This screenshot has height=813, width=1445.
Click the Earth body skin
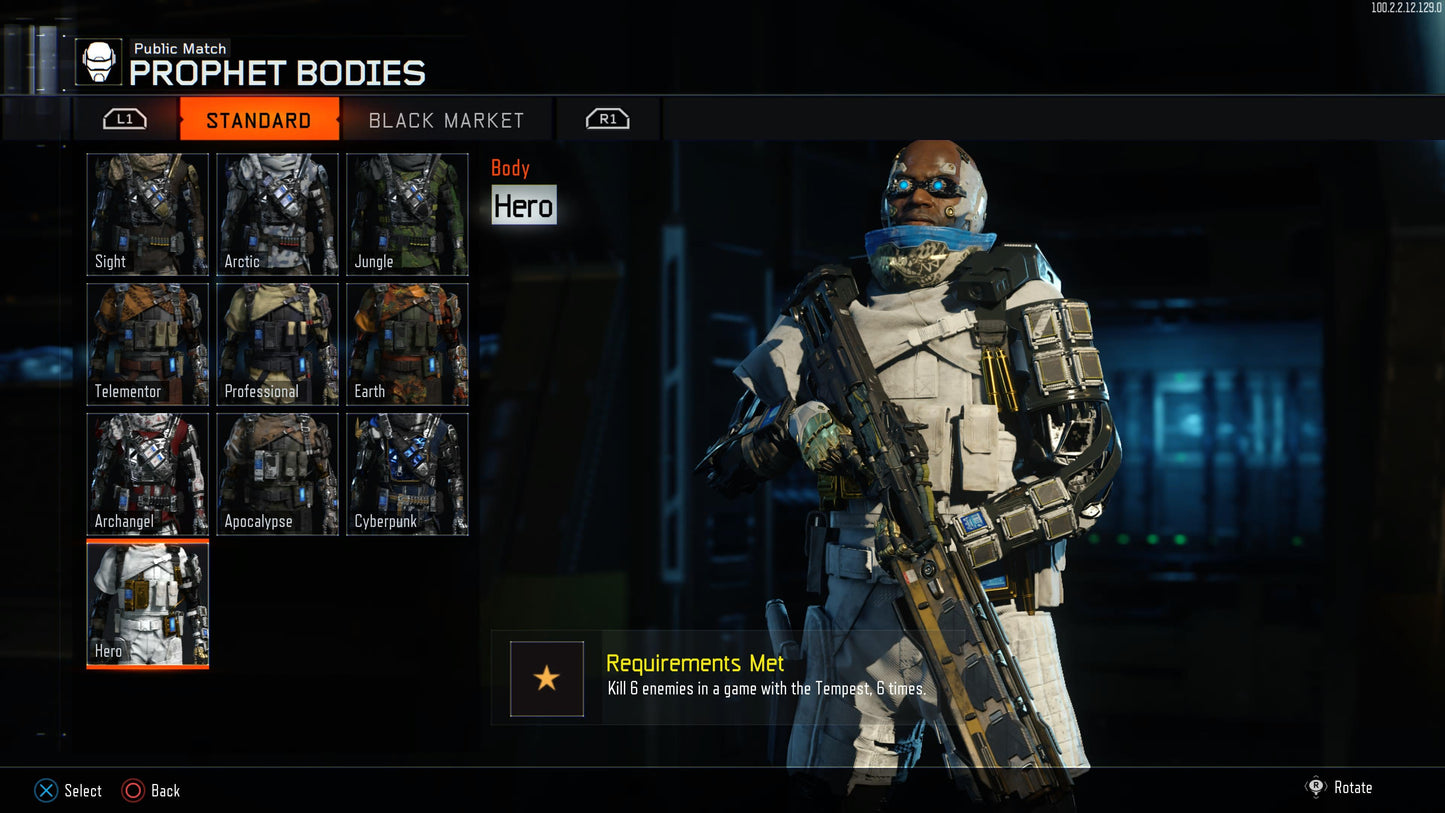point(407,344)
